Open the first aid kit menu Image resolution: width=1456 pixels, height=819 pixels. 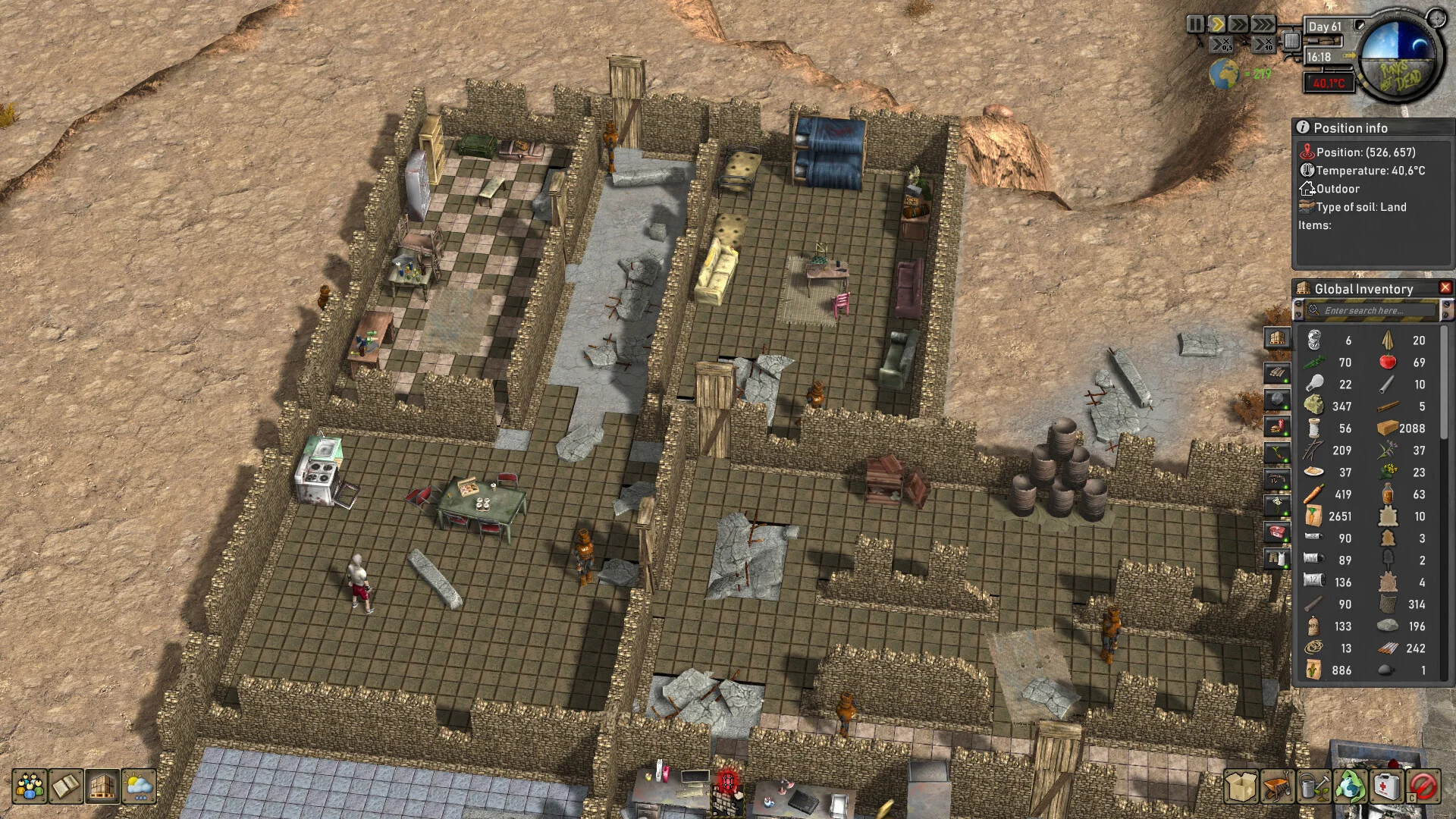click(1386, 786)
